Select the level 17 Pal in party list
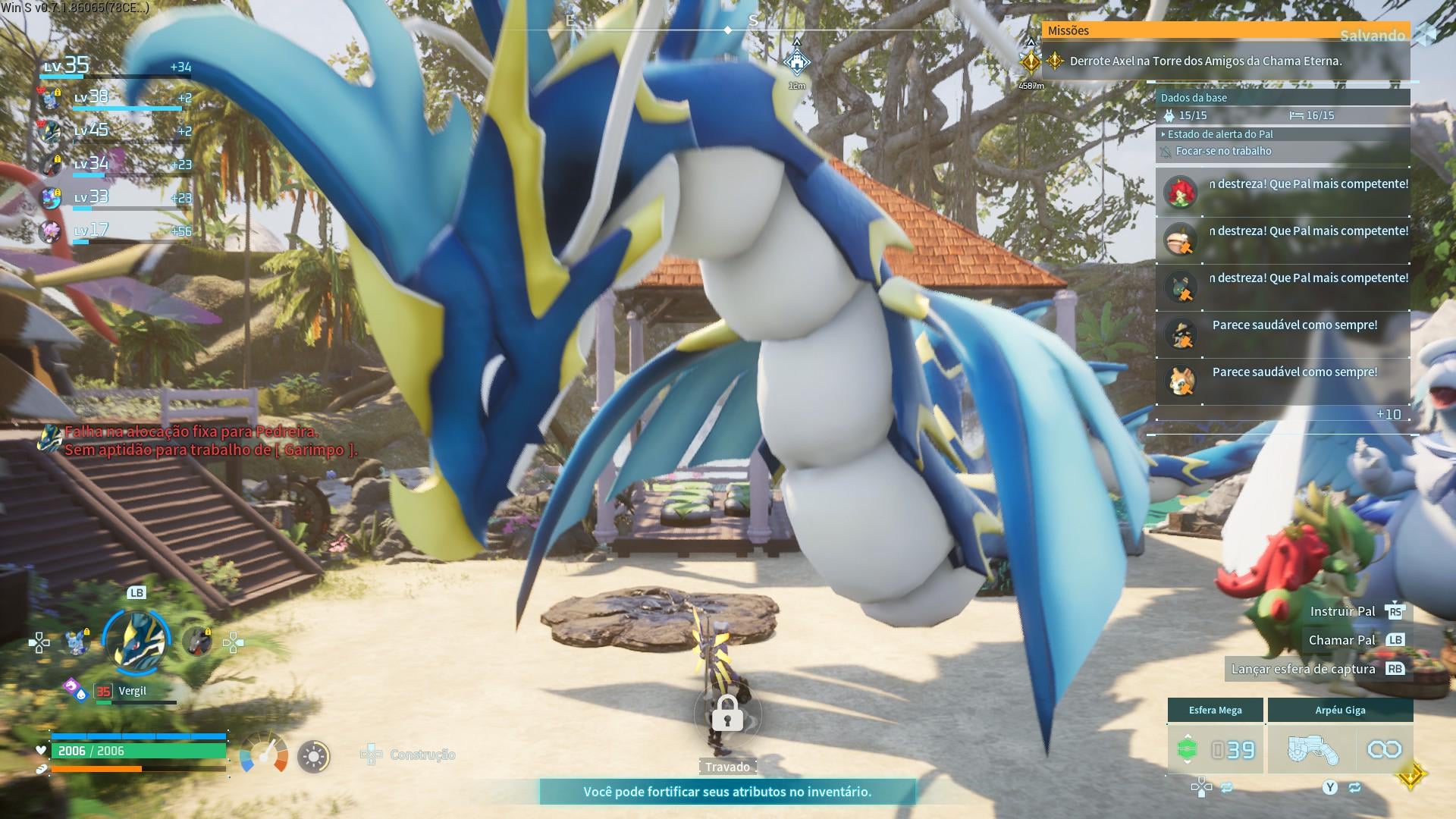 51,231
